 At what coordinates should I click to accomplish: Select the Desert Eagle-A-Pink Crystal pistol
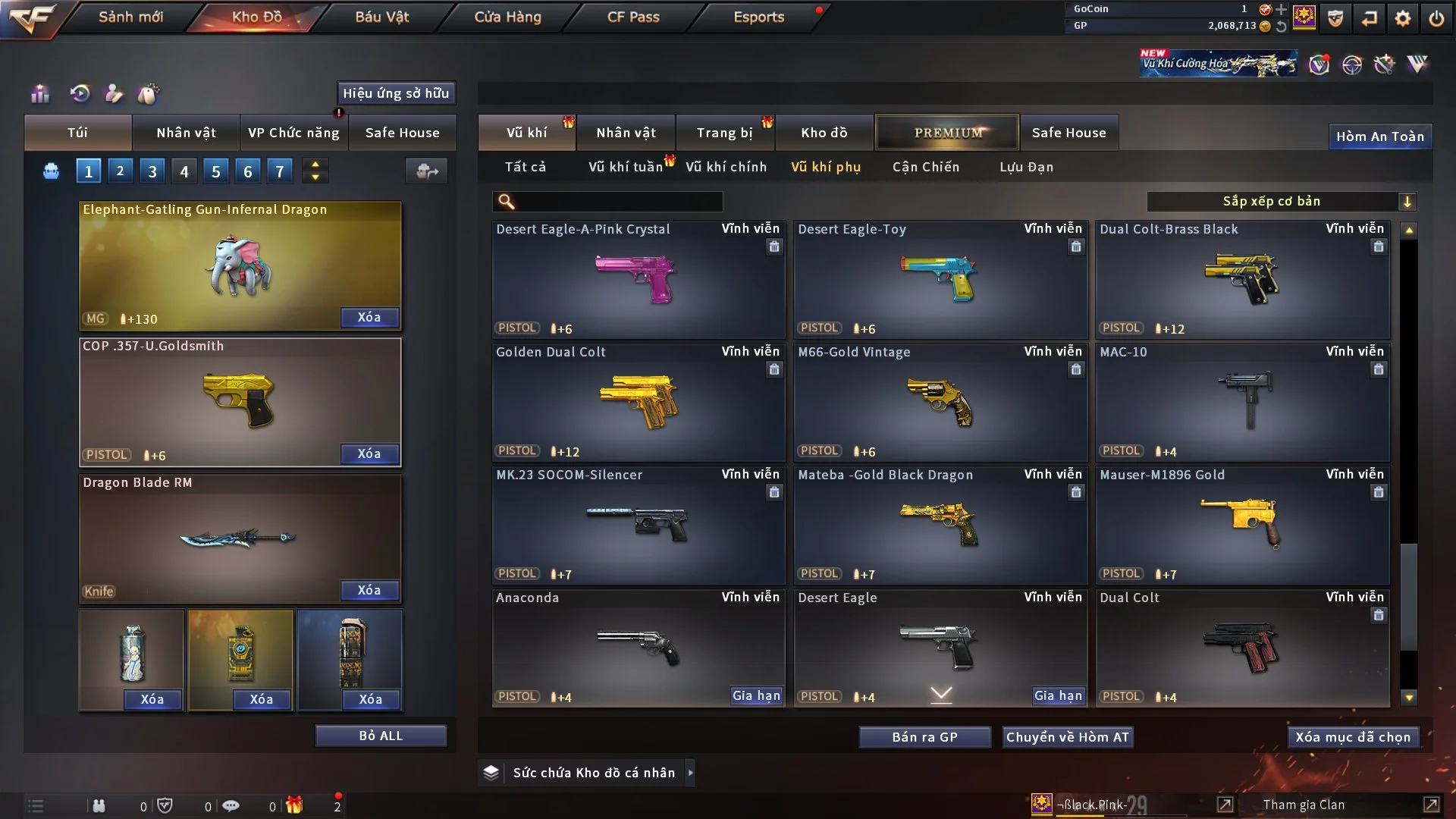click(638, 279)
